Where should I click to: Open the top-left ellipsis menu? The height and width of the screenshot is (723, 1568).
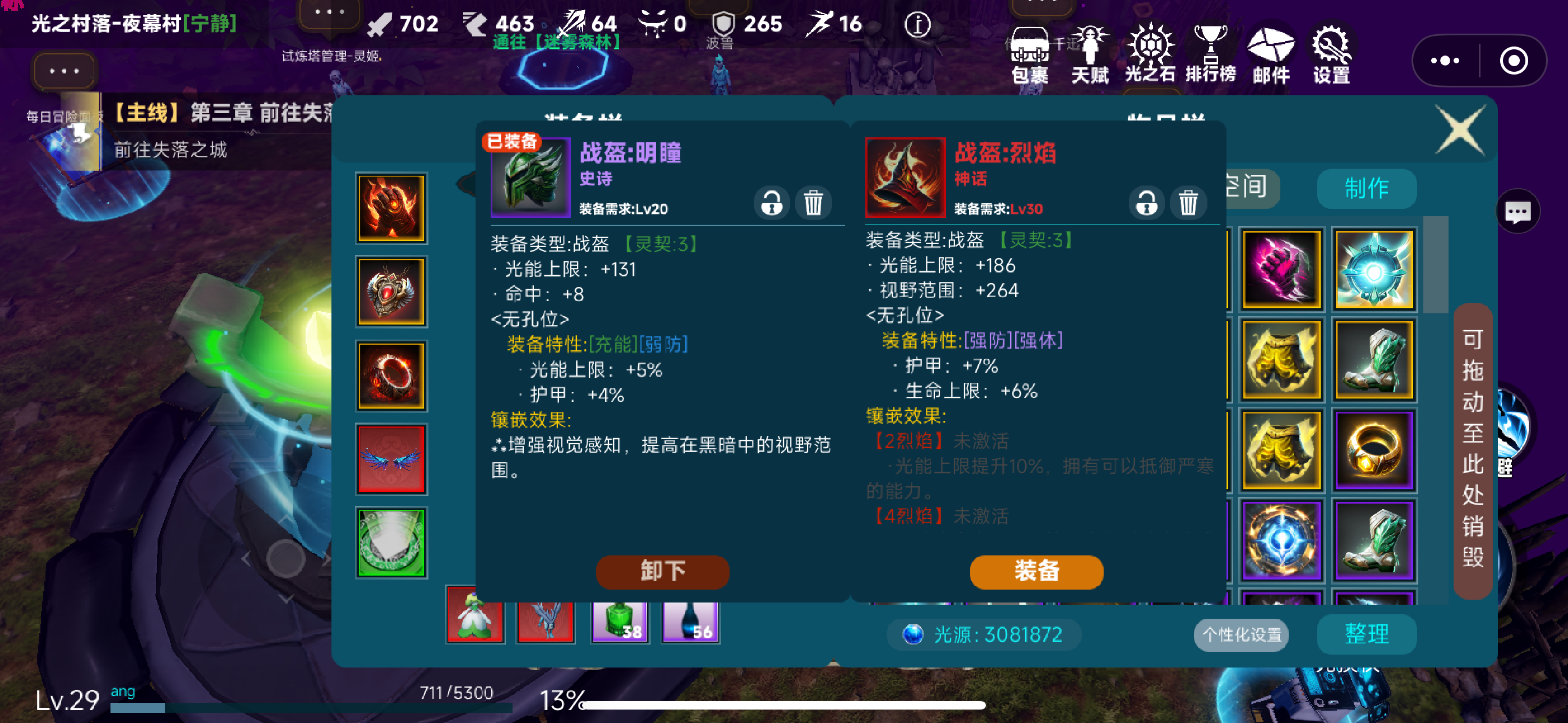point(63,71)
